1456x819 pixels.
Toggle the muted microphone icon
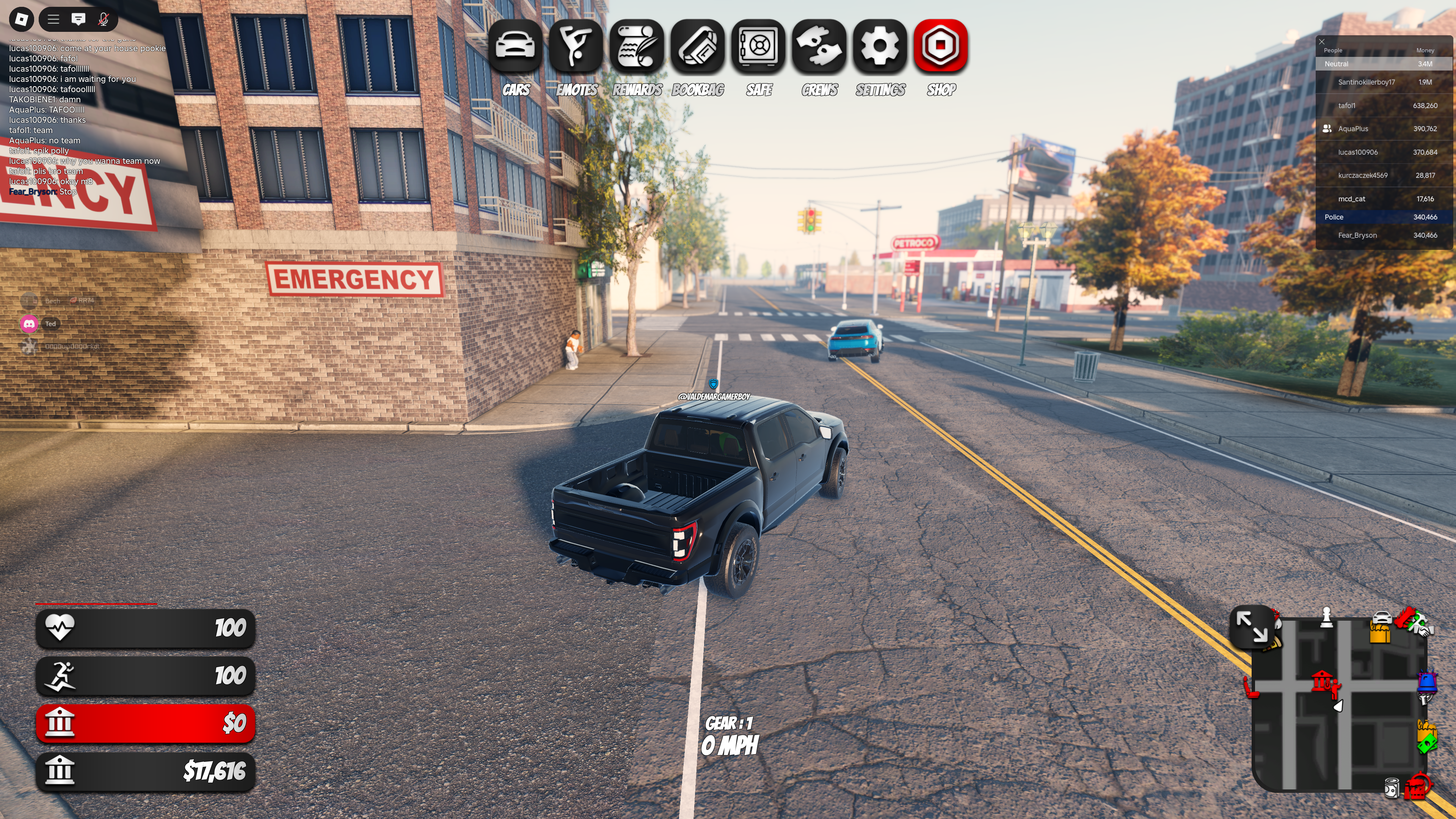(x=104, y=19)
